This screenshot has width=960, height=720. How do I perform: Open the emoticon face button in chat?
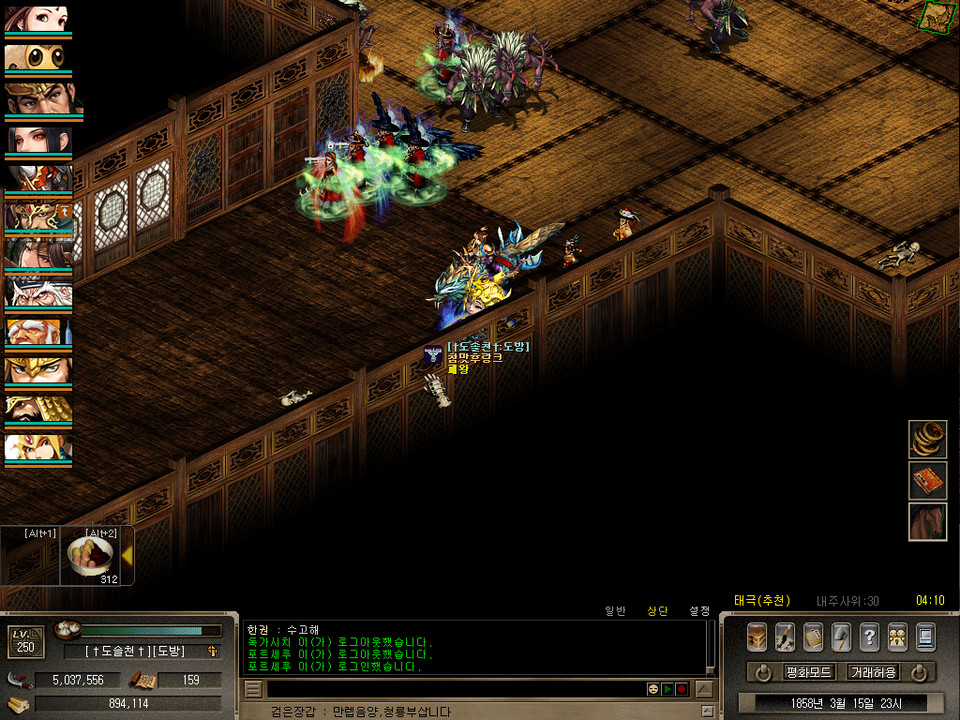point(653,689)
